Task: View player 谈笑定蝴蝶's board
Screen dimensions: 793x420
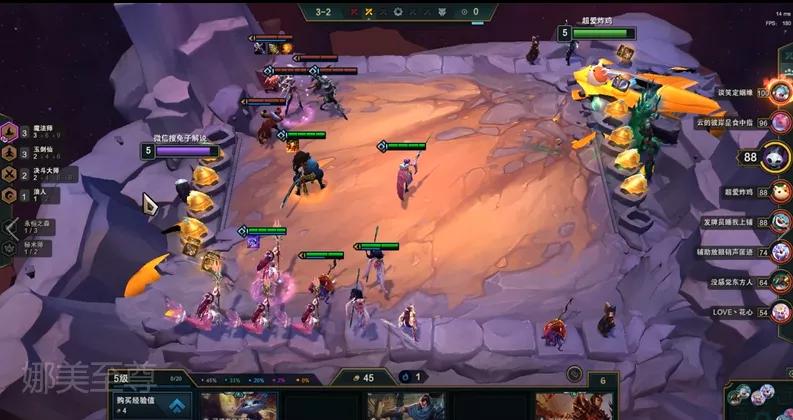Action: [780, 92]
